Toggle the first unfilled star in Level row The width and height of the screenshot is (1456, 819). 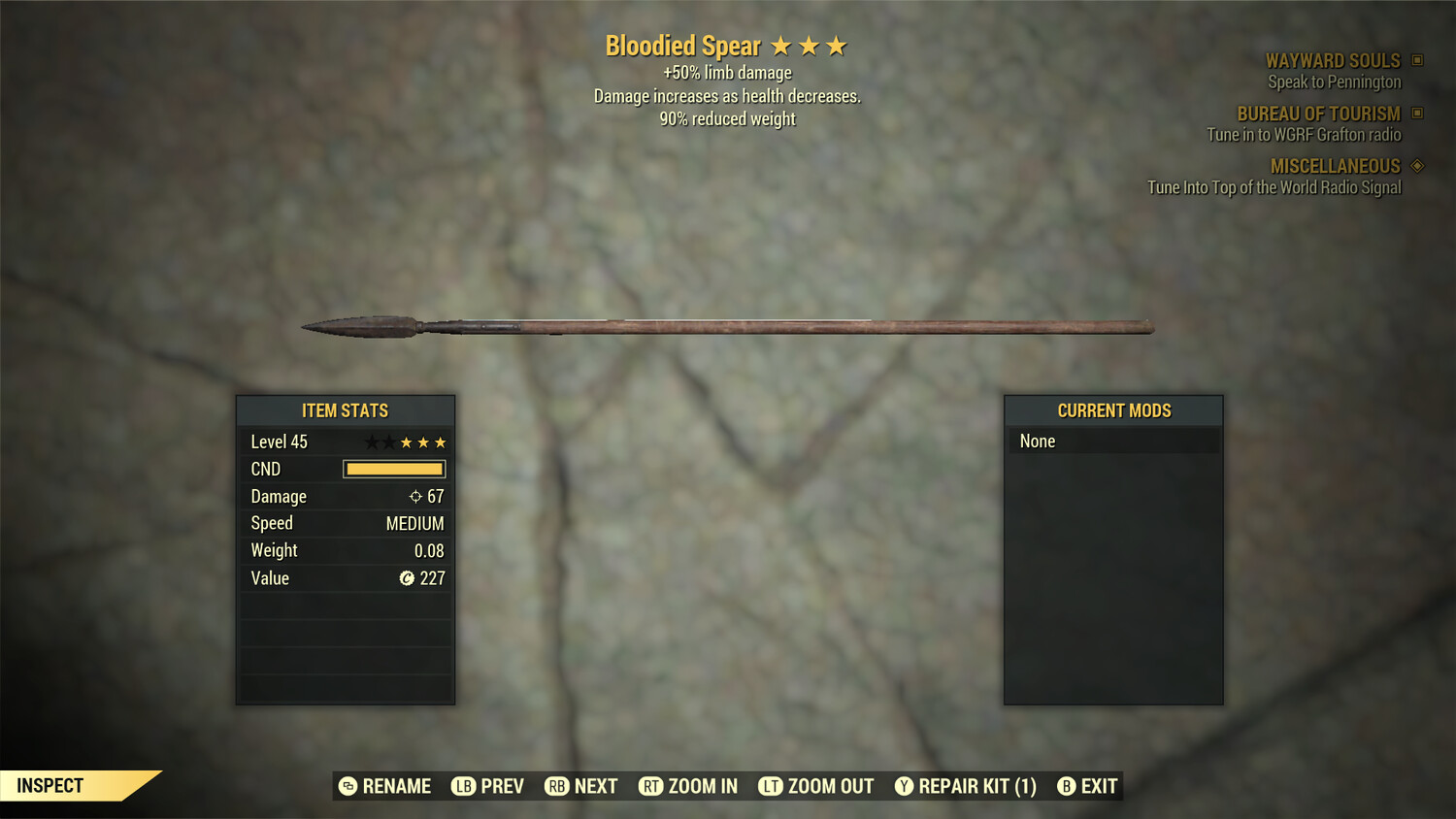pyautogui.click(x=370, y=442)
